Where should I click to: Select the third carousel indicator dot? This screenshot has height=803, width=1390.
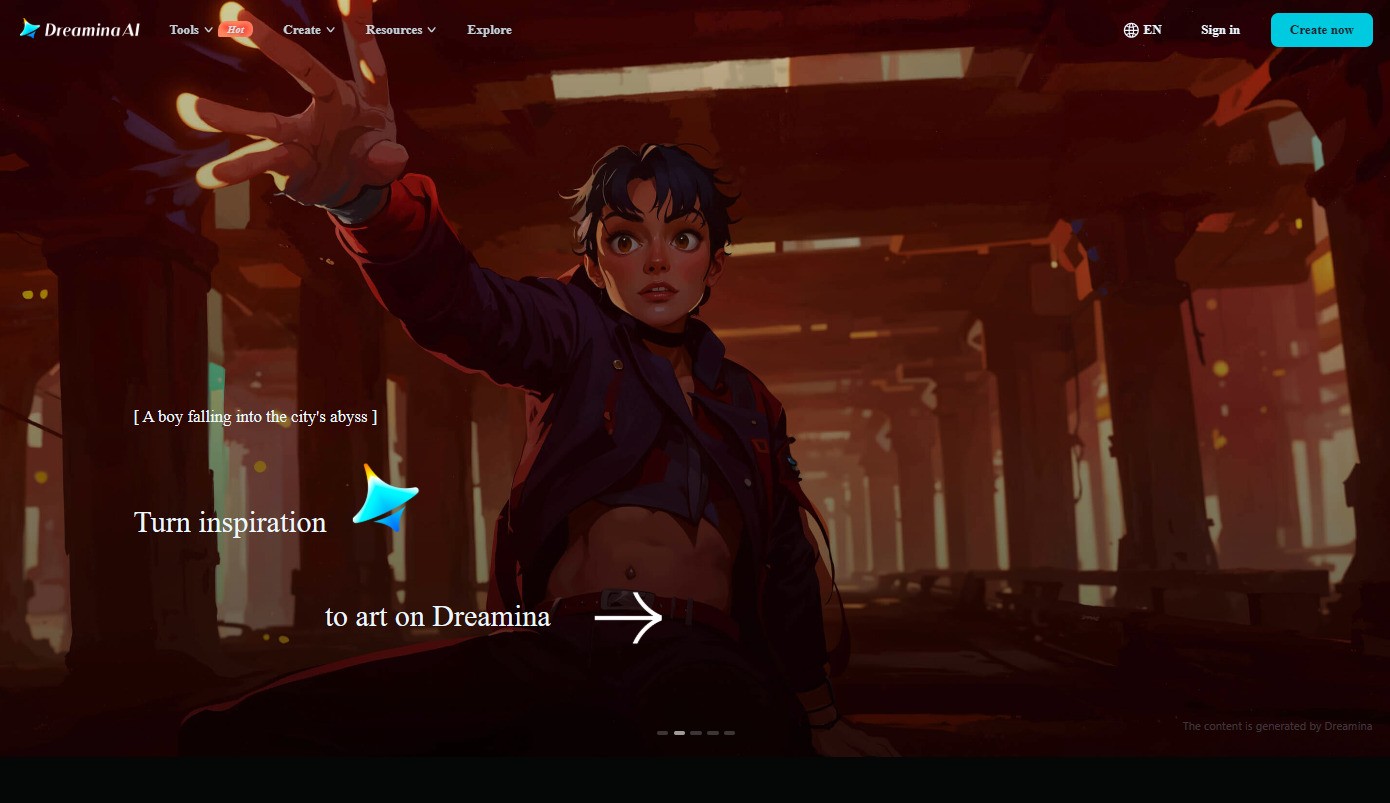(x=696, y=732)
